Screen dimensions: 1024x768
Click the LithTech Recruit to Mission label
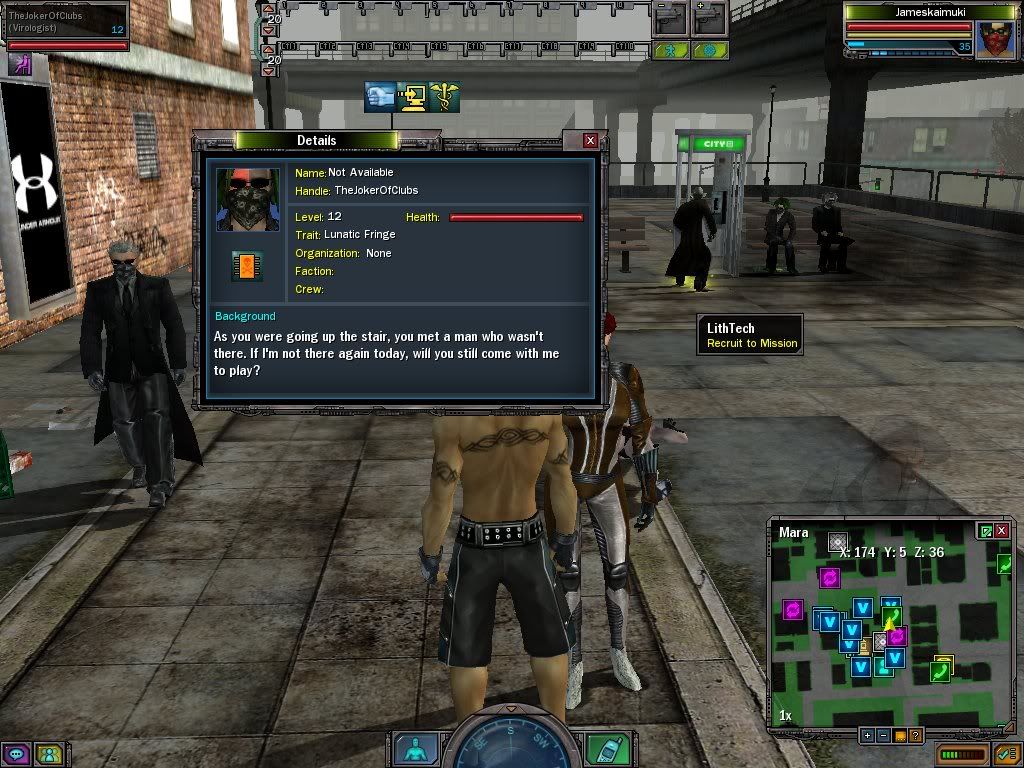point(751,334)
